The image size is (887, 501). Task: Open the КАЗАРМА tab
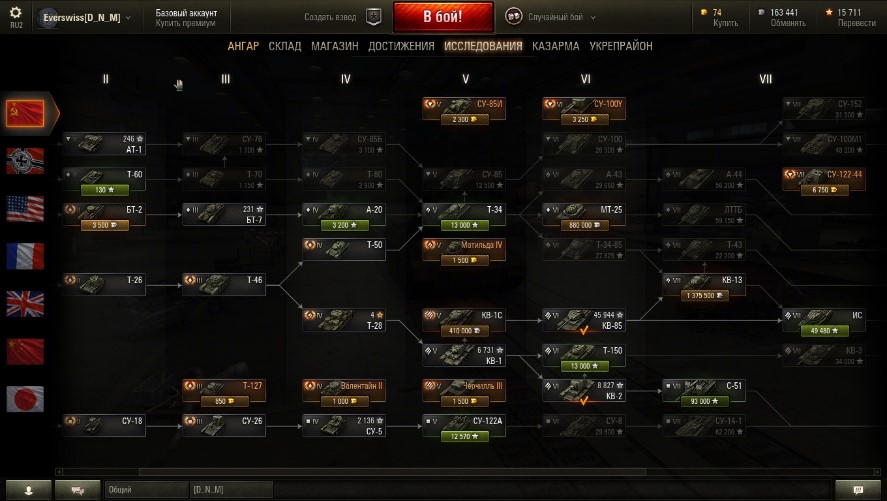(x=555, y=46)
